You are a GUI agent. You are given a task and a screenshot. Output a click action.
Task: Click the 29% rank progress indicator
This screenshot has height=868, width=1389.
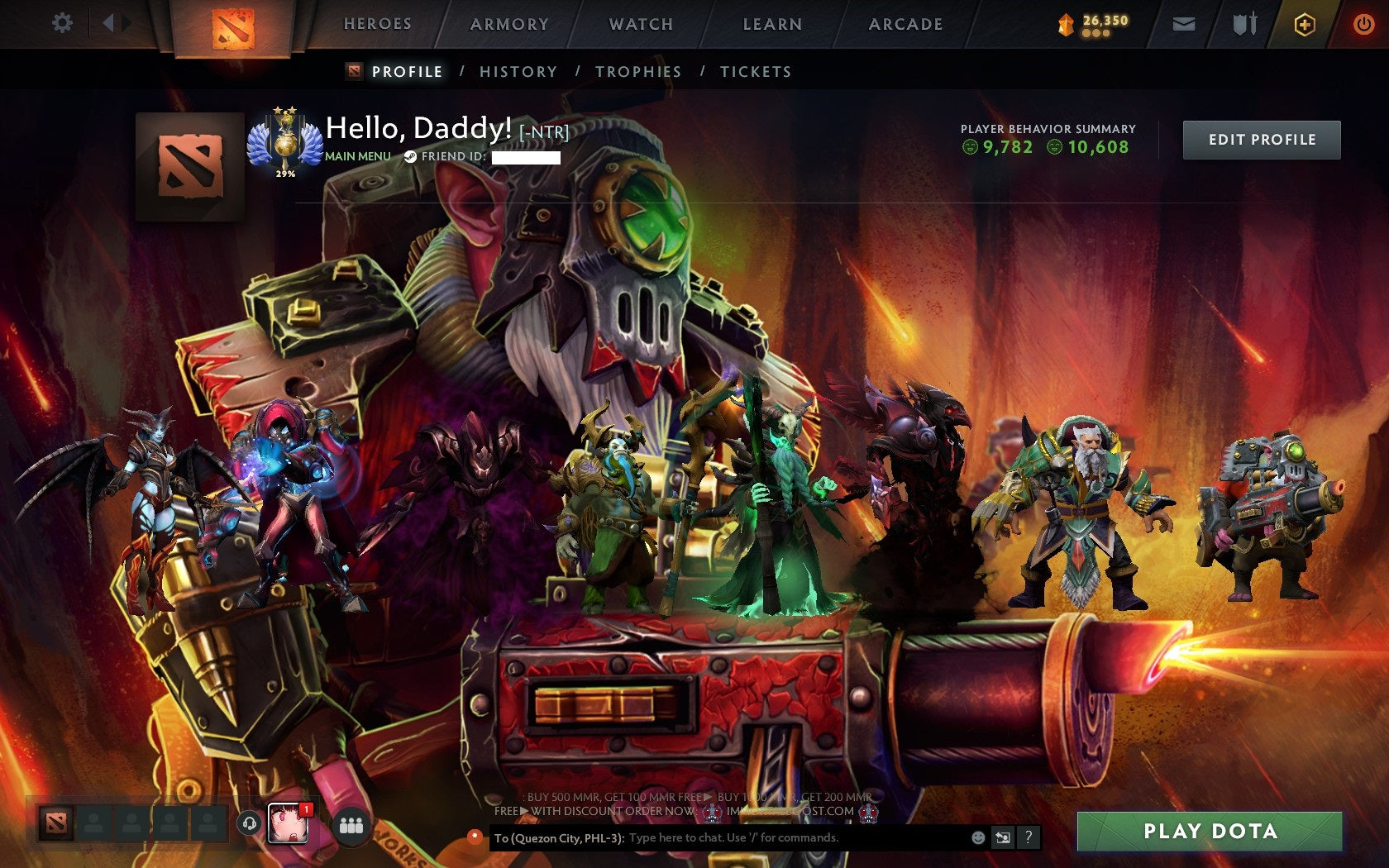point(284,174)
